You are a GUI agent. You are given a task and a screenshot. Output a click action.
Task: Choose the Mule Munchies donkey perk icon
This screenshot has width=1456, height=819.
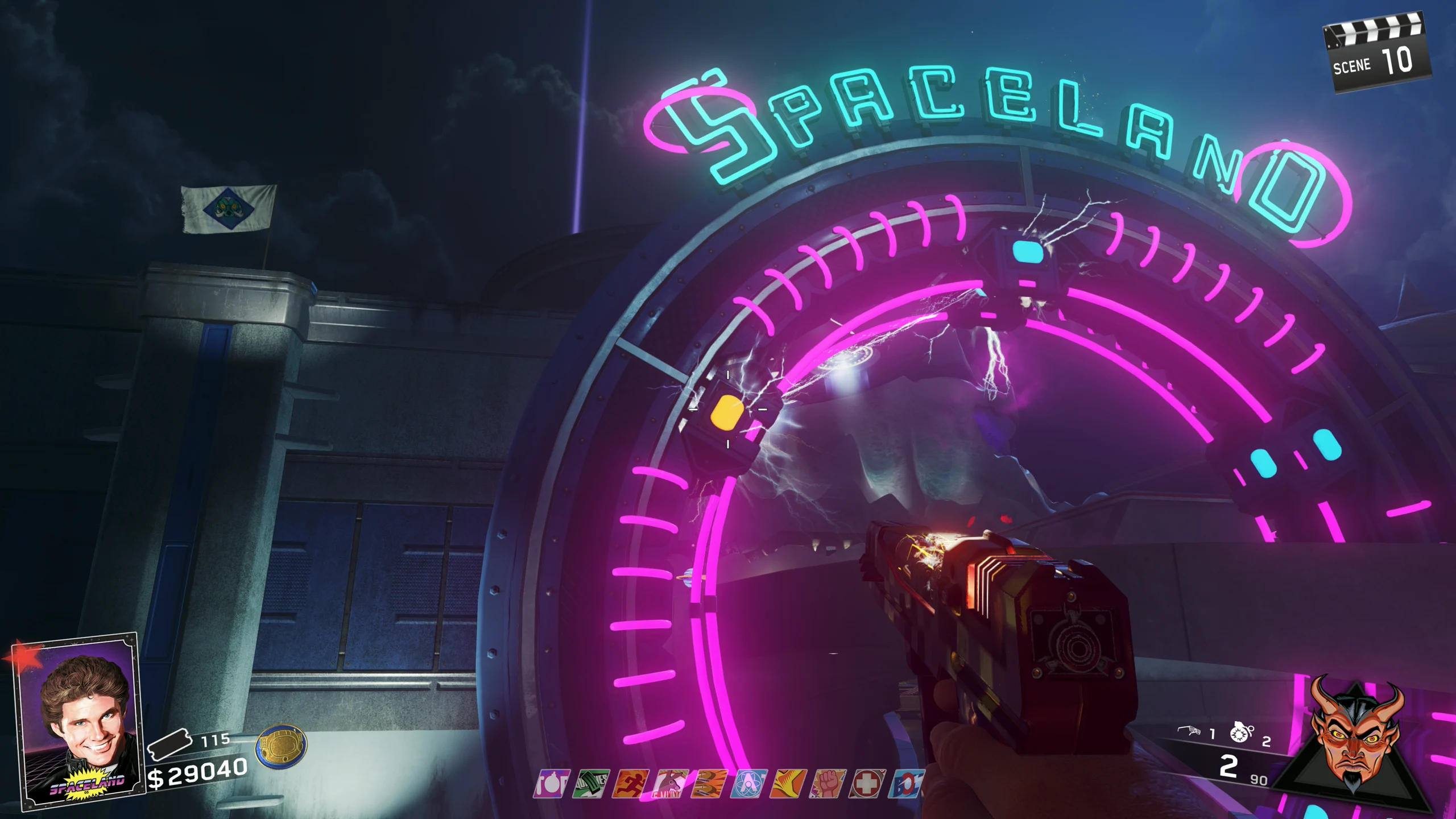(x=670, y=784)
